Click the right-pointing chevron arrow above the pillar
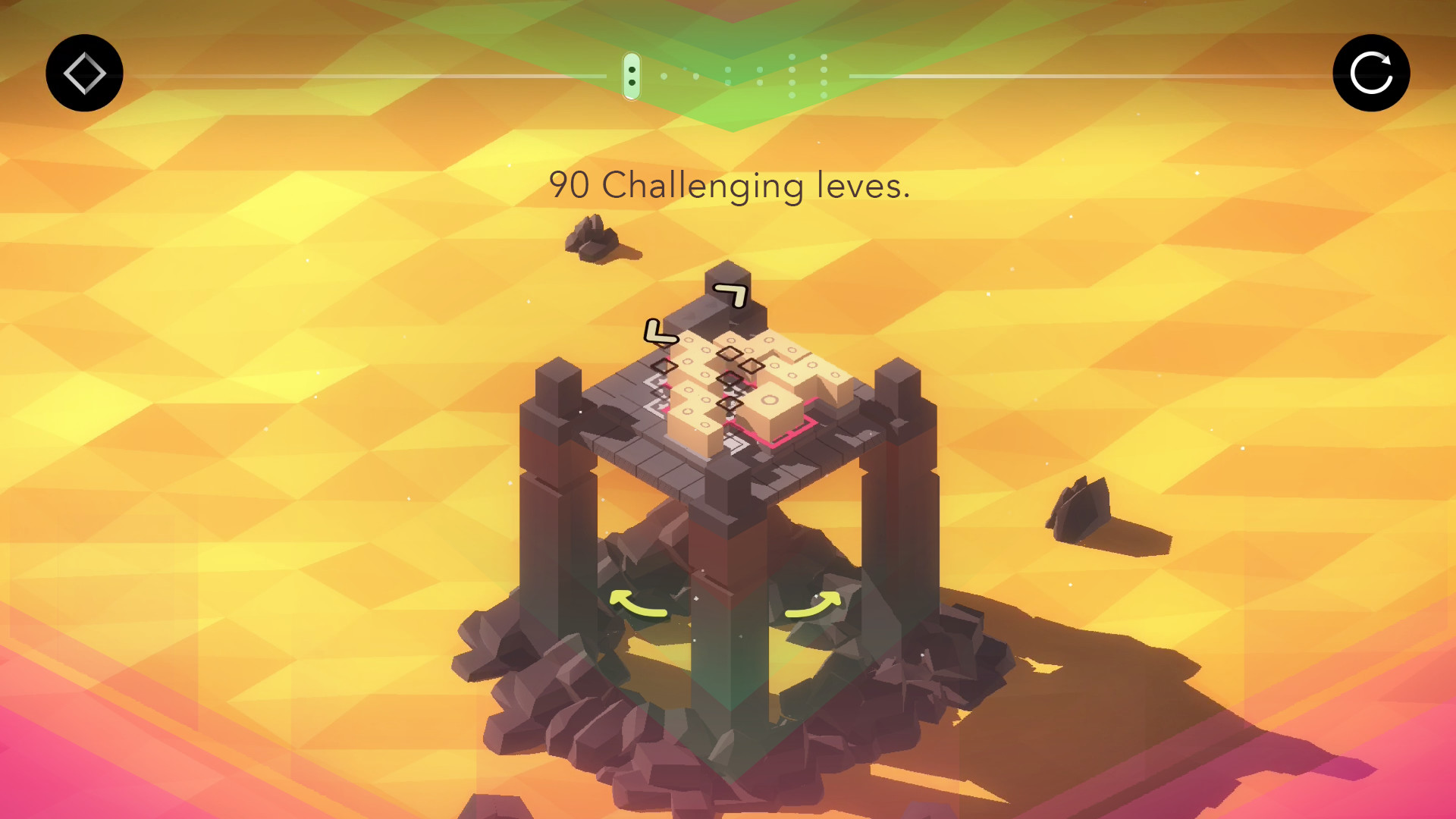The height and width of the screenshot is (819, 1456). click(732, 296)
